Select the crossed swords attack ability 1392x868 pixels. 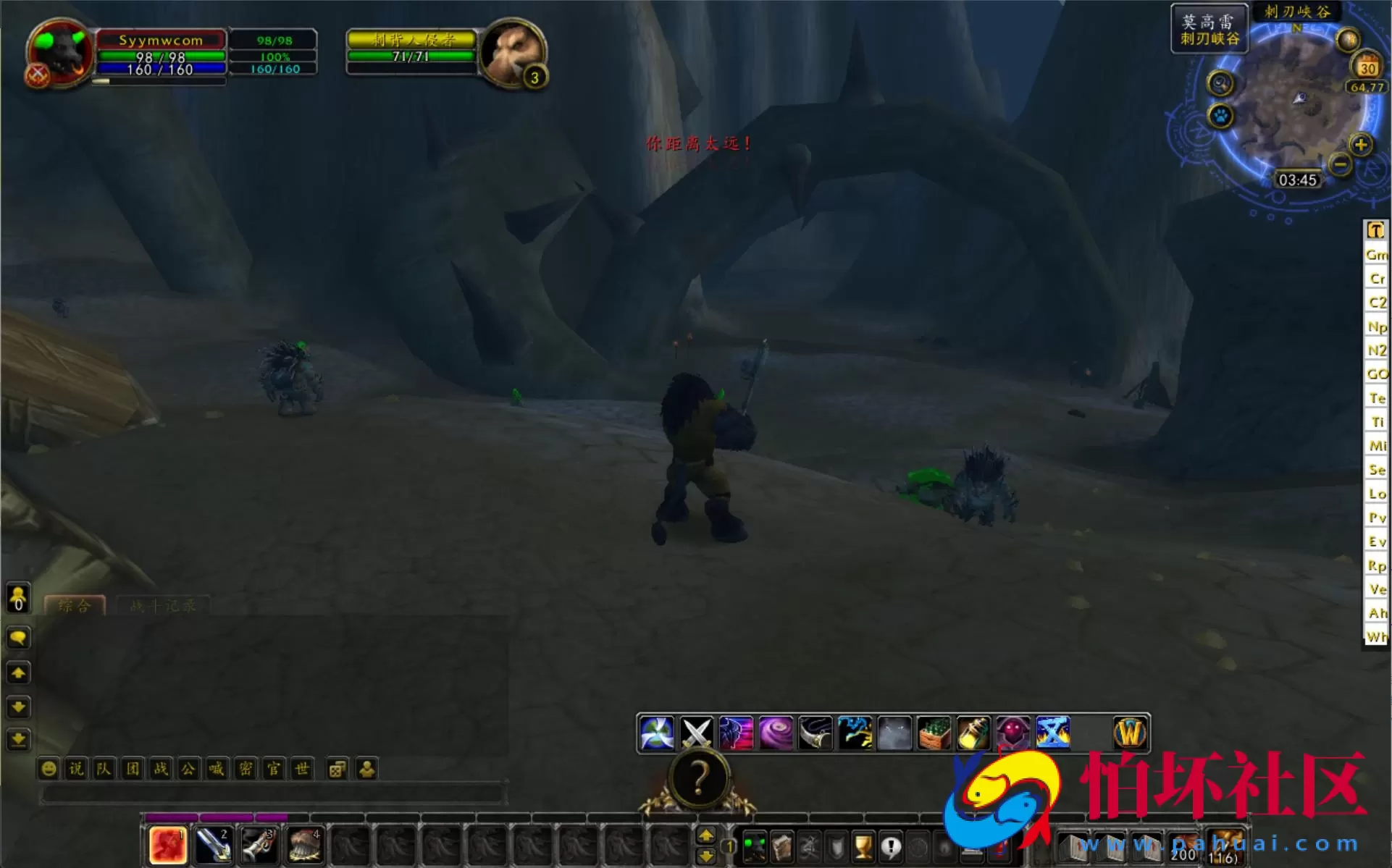coord(695,733)
